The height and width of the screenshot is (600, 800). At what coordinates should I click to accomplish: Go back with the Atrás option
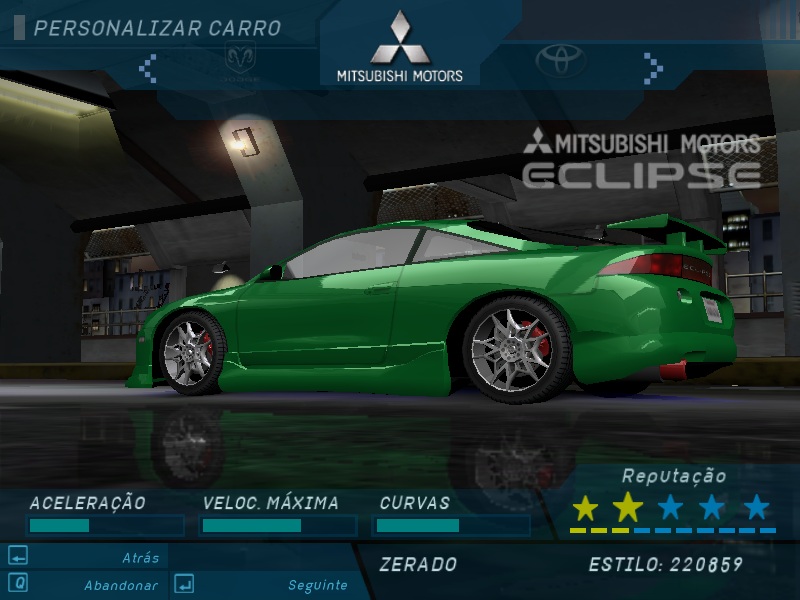[x=140, y=558]
